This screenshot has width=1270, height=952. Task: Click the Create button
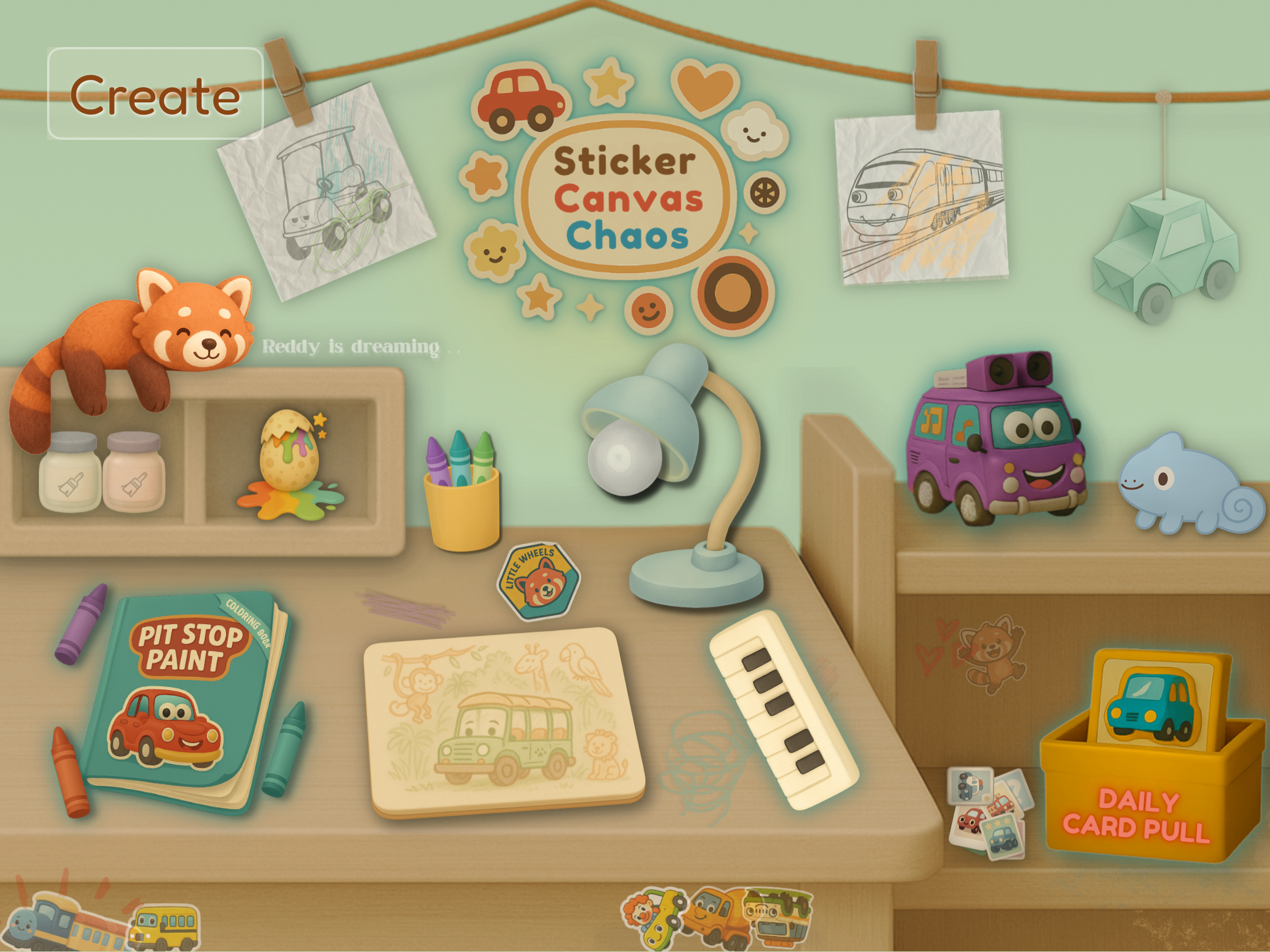(155, 94)
